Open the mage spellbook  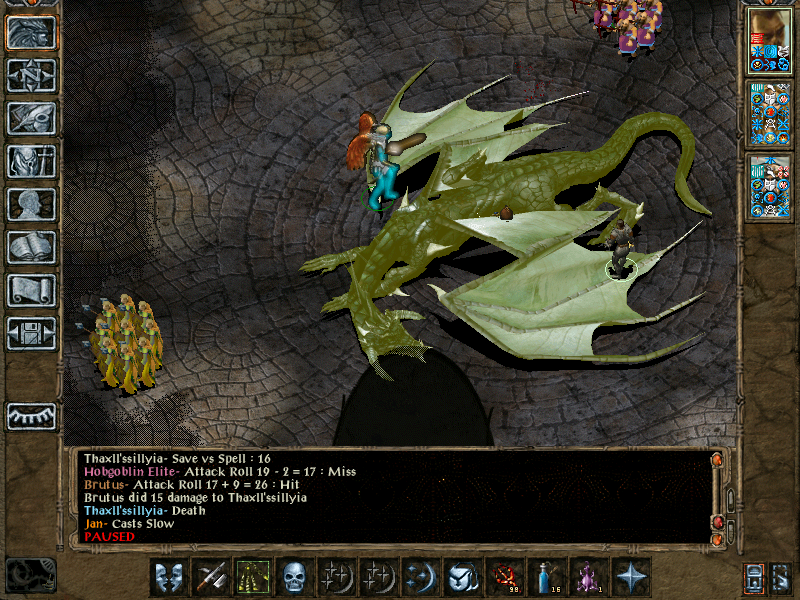tap(31, 247)
